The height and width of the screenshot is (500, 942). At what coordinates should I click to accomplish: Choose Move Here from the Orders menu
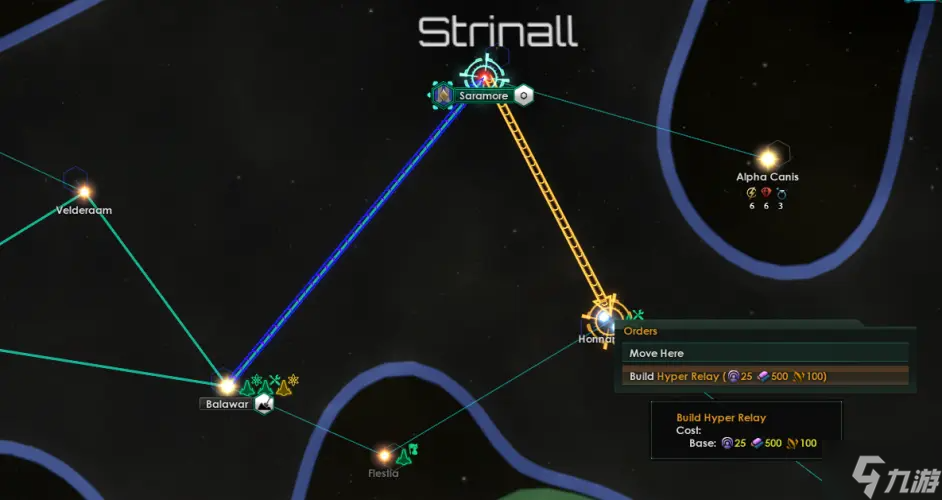(x=657, y=353)
